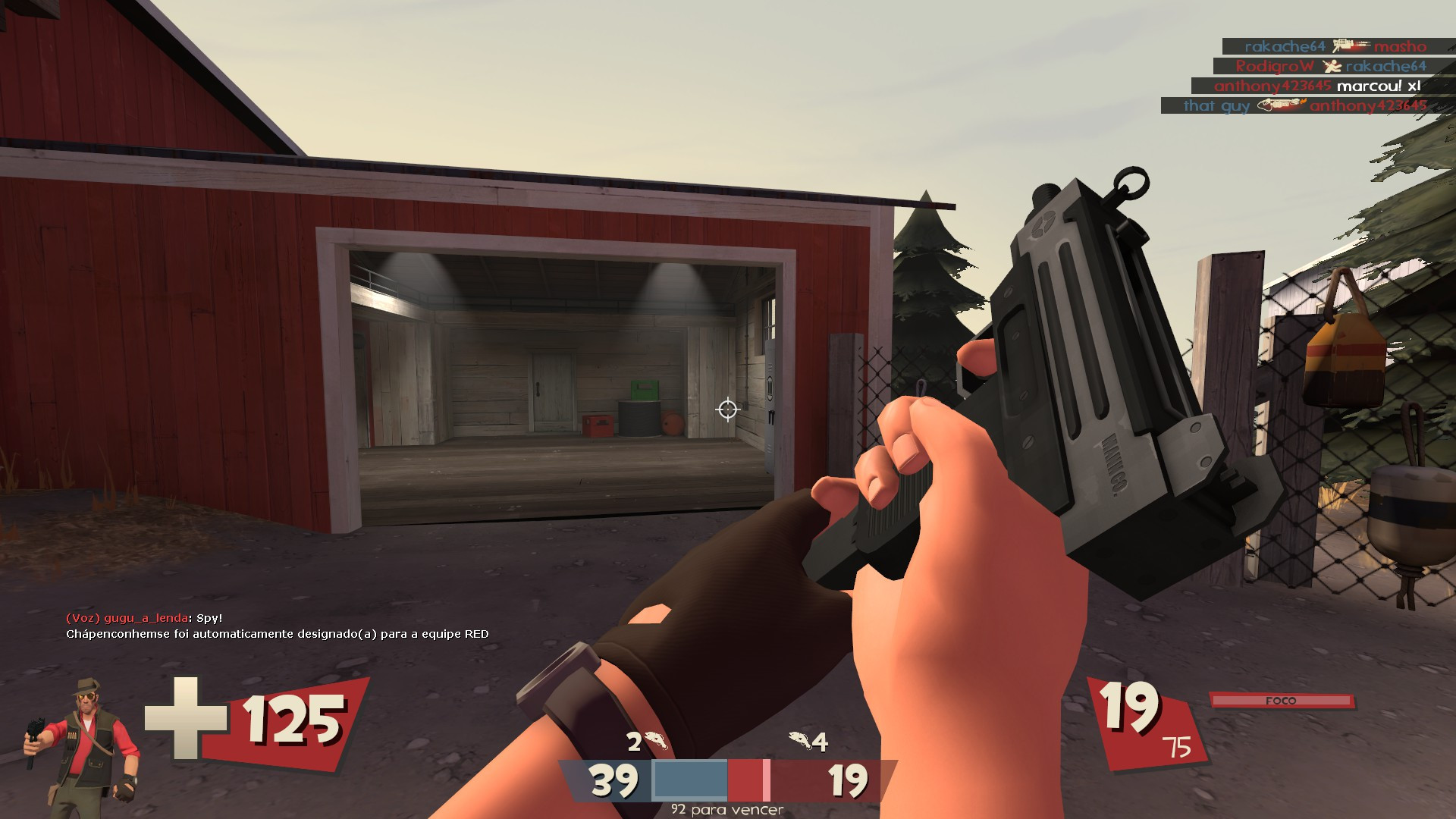Click the 92 para vencer label
This screenshot has height=819, width=1456.
coord(726,810)
